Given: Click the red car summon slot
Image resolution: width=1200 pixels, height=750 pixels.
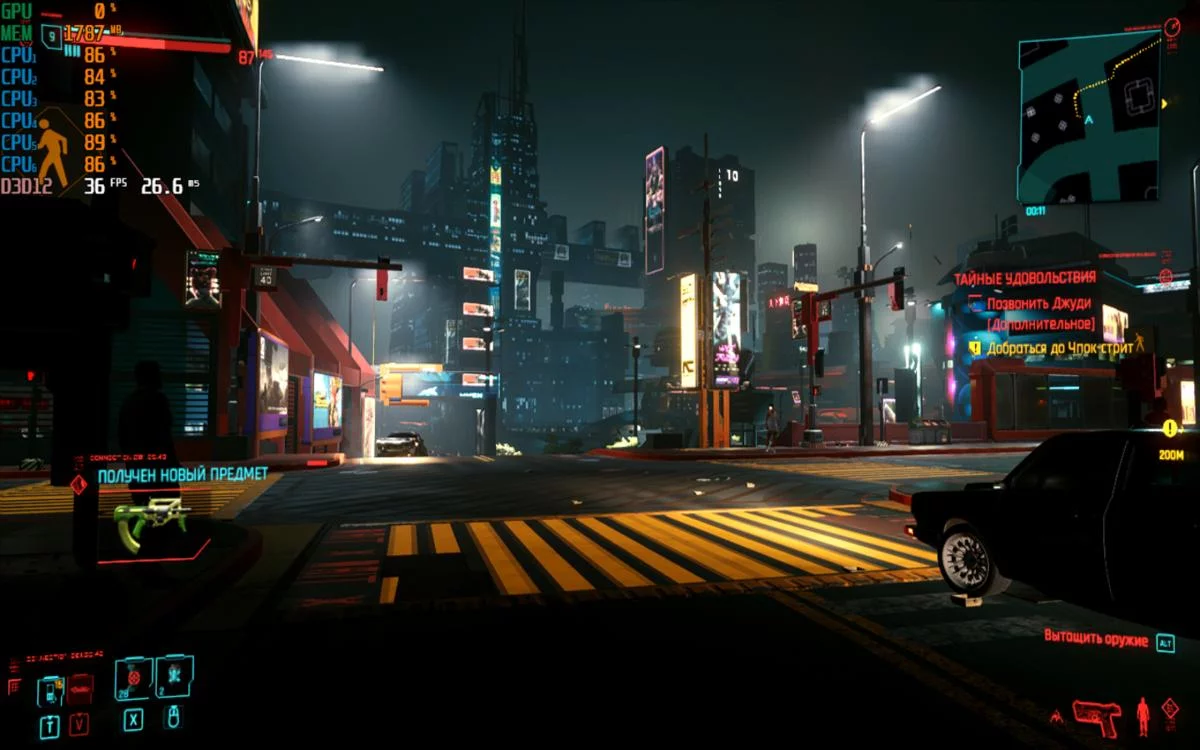Looking at the screenshot, I should (x=80, y=688).
